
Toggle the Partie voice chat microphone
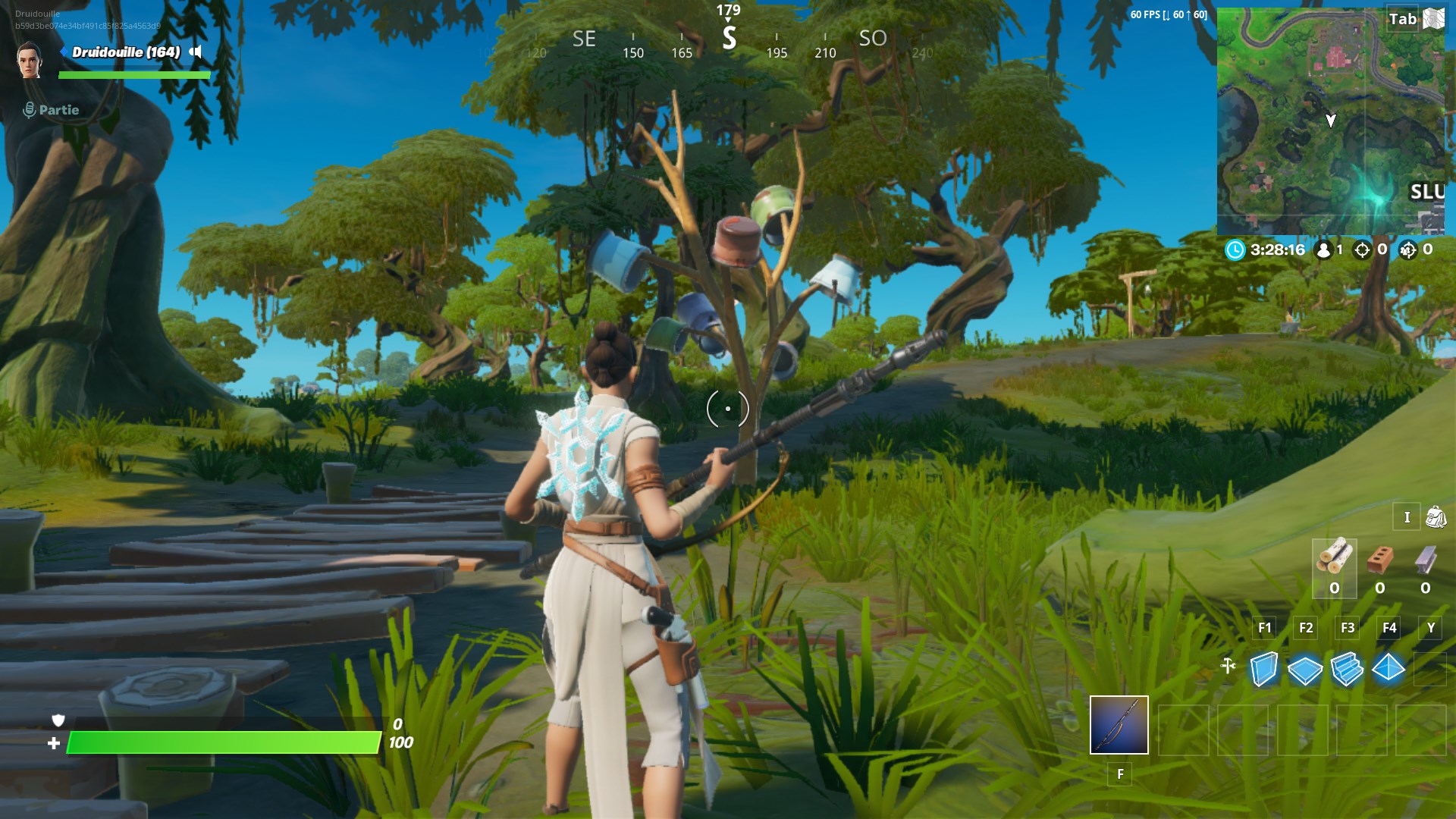(x=29, y=110)
